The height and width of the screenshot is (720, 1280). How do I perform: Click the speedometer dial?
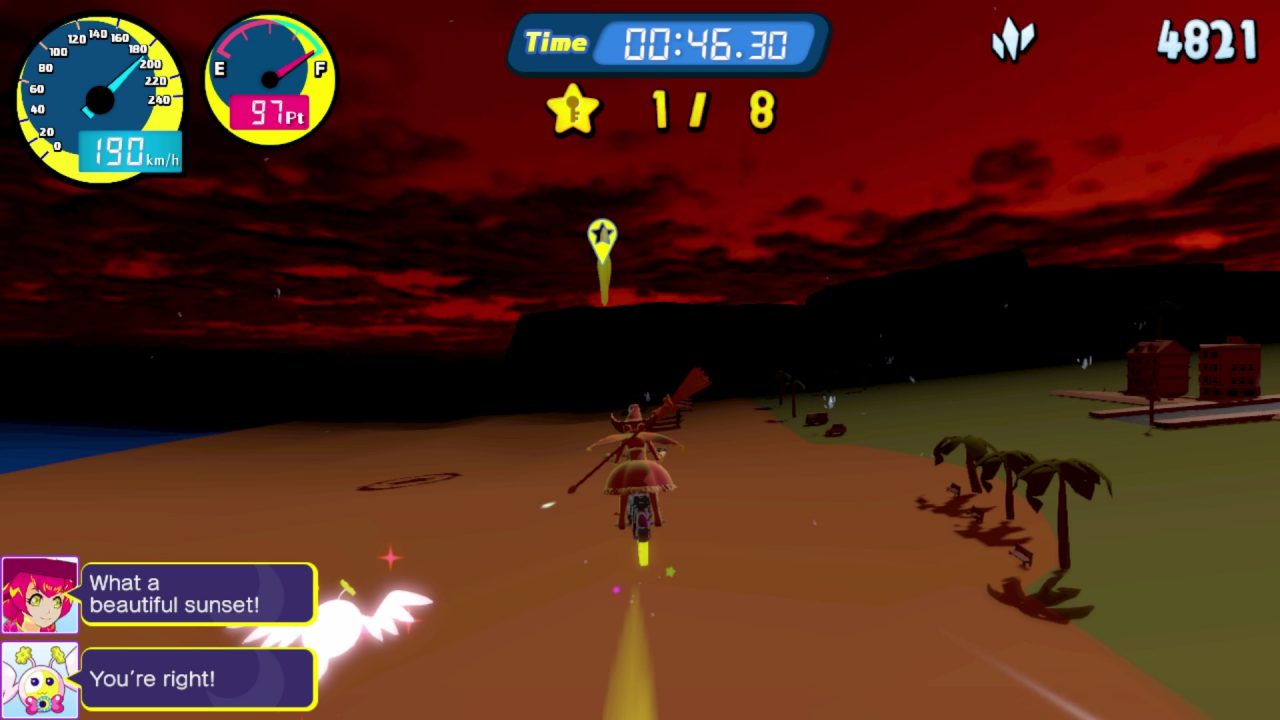[99, 98]
